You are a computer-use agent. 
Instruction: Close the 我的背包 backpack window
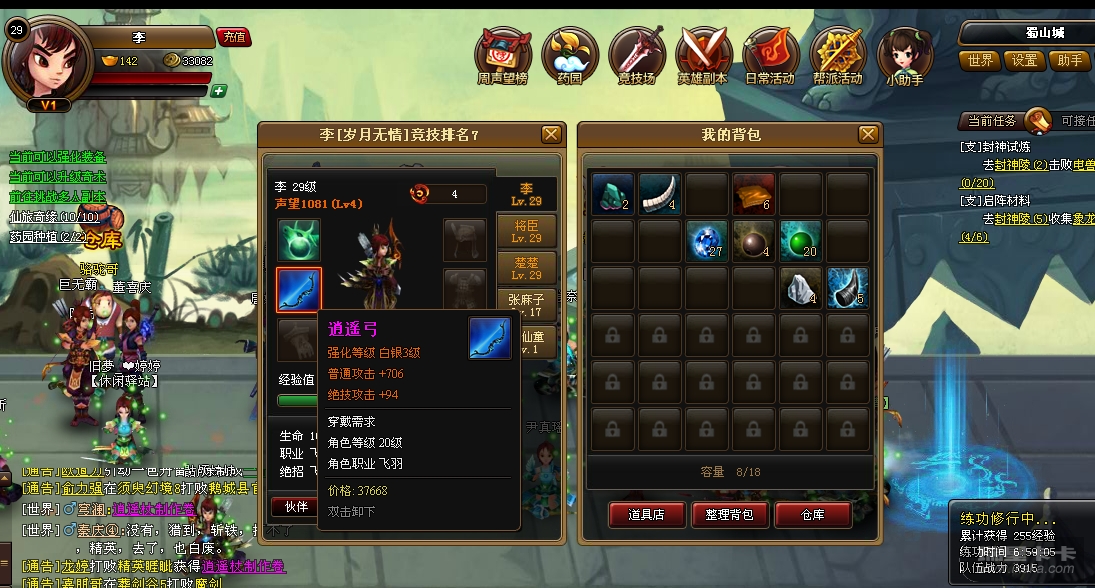[867, 134]
